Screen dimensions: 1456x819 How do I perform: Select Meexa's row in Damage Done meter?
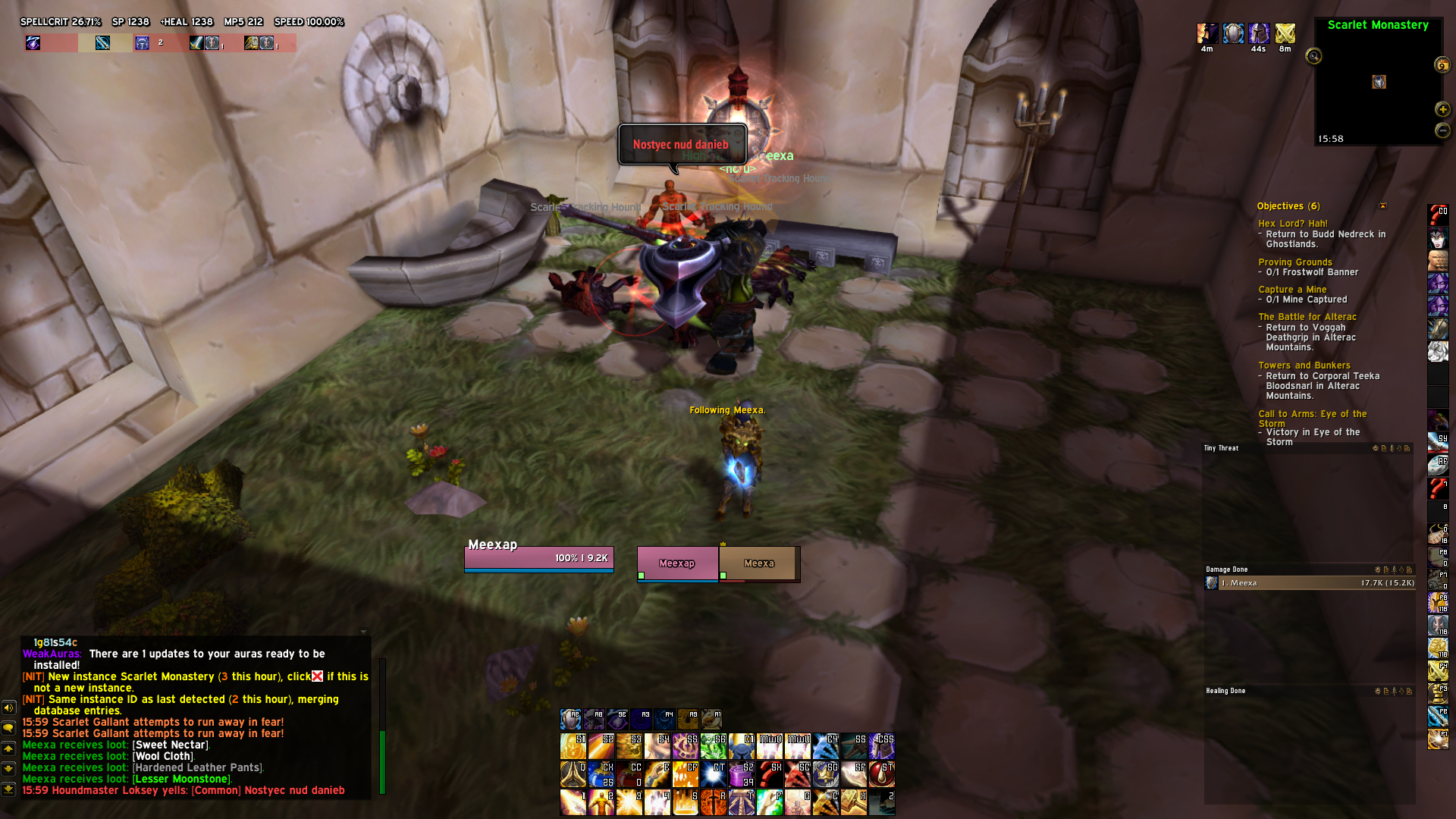point(1310,583)
